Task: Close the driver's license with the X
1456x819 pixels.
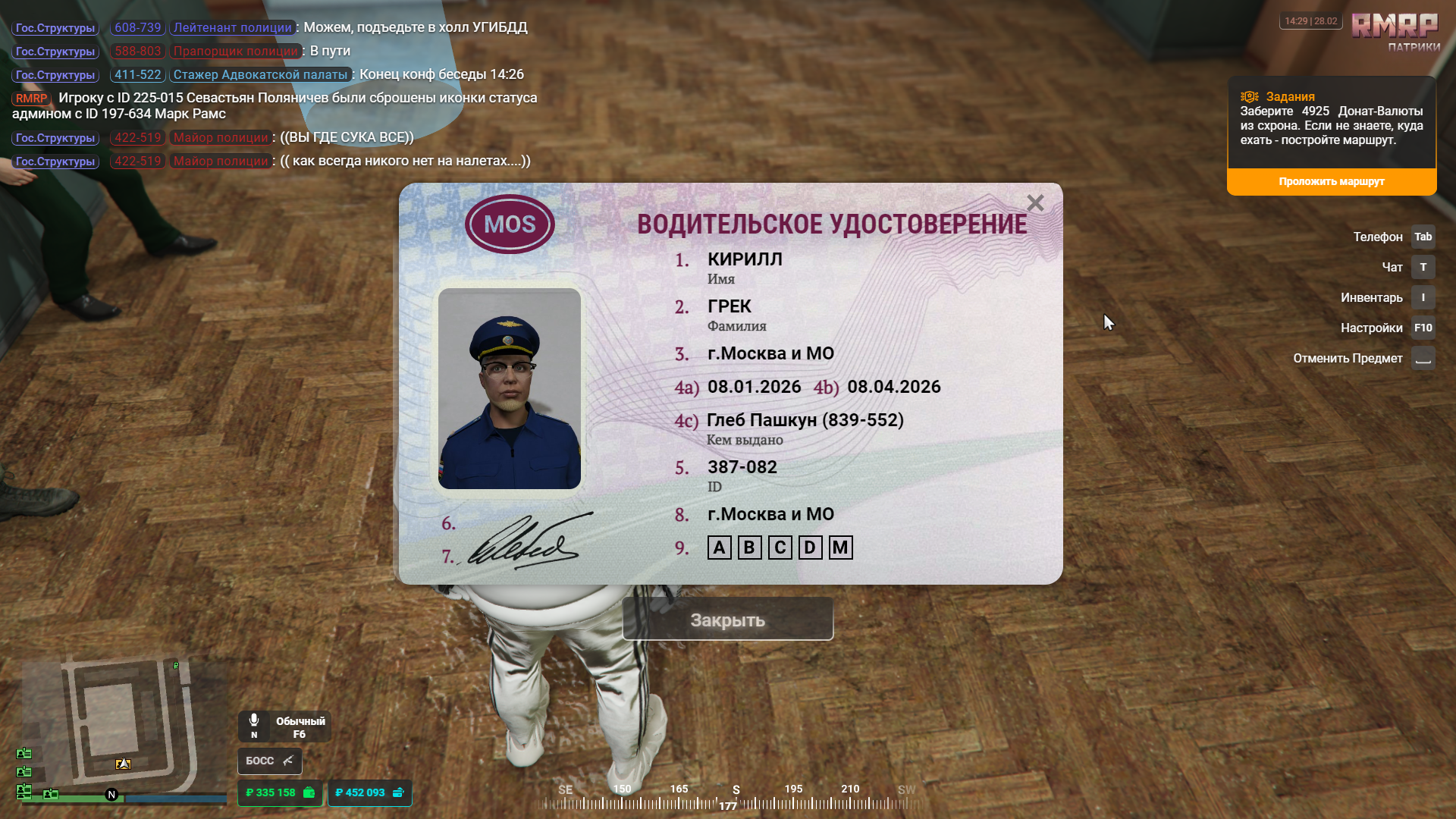Action: point(1035,203)
